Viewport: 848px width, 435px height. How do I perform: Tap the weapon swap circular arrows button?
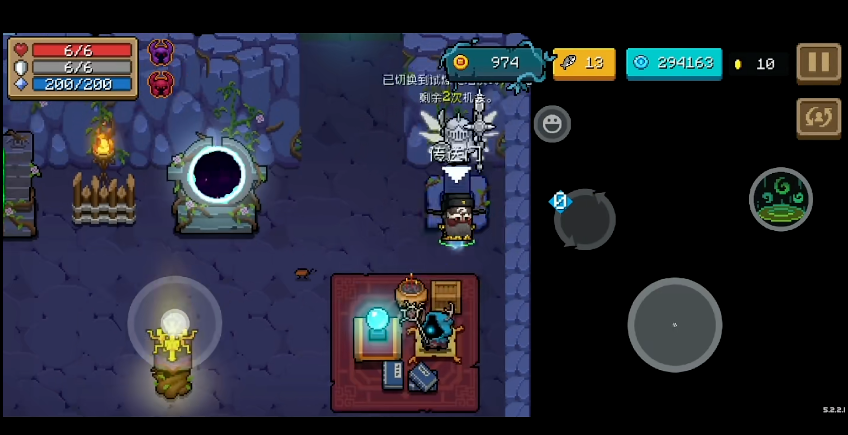pos(585,219)
